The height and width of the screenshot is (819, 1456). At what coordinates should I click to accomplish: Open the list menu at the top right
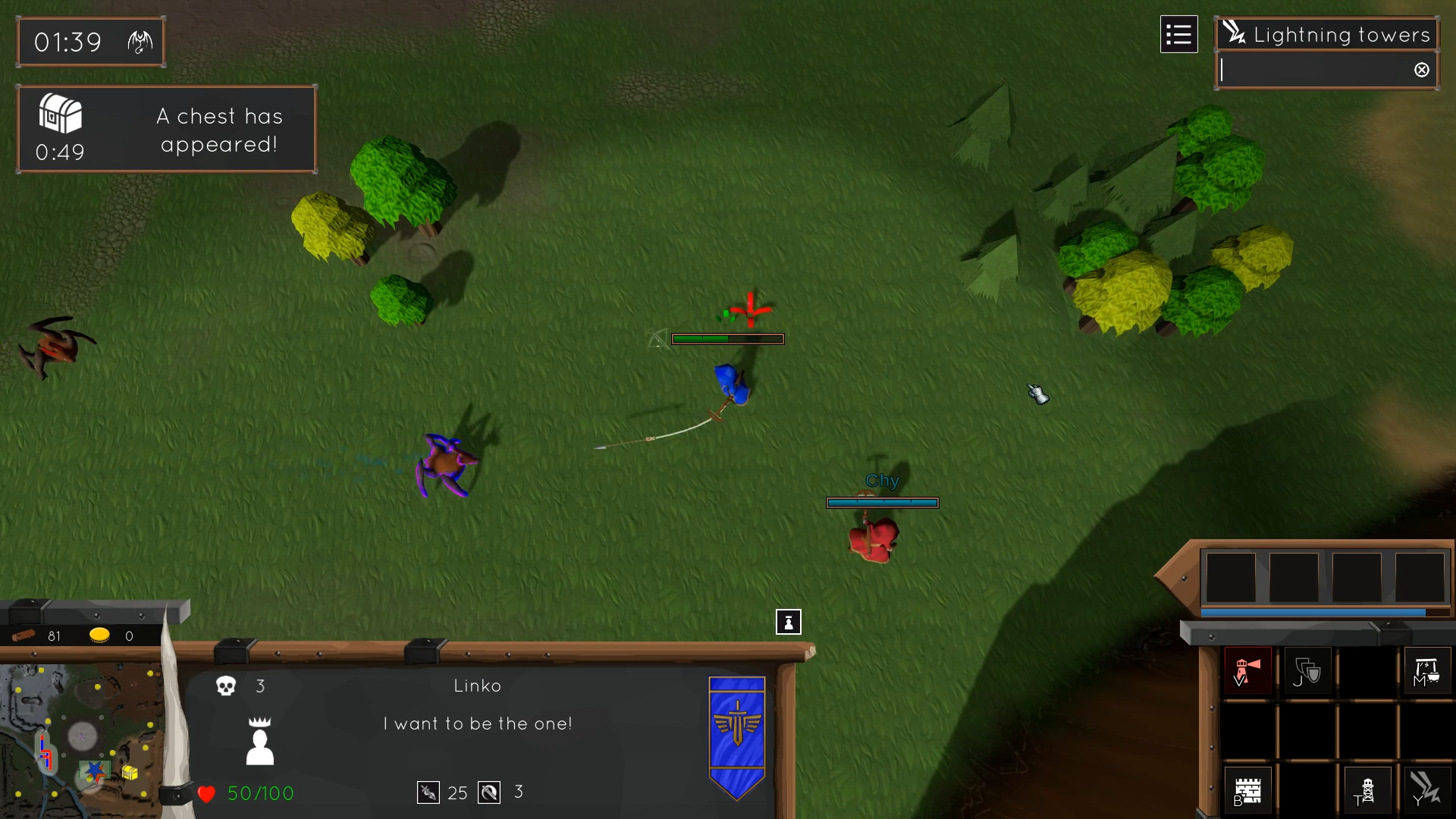[1178, 34]
